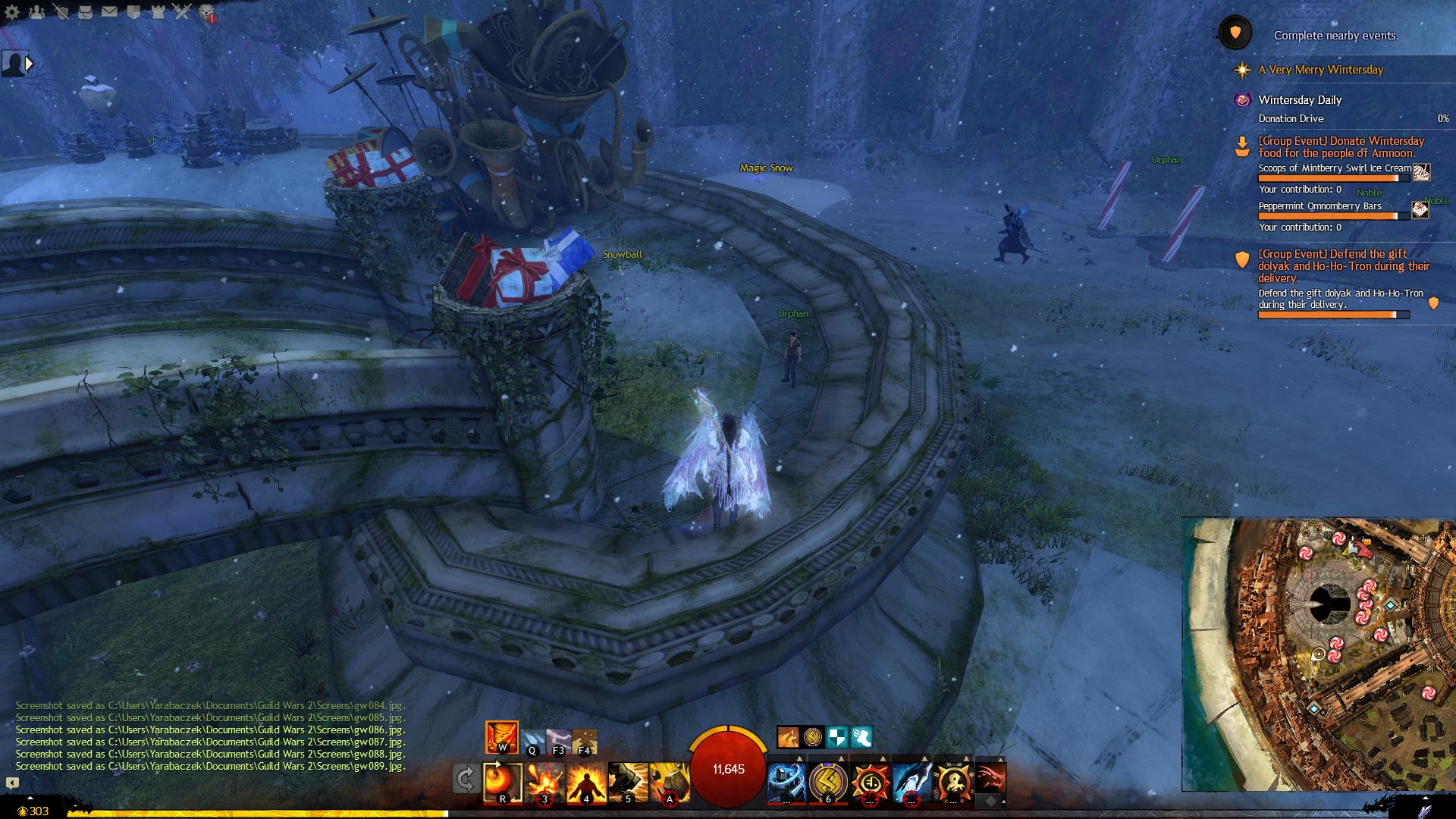Click the Donate Wintersday food group event
The width and height of the screenshot is (1456, 819).
point(1341,147)
